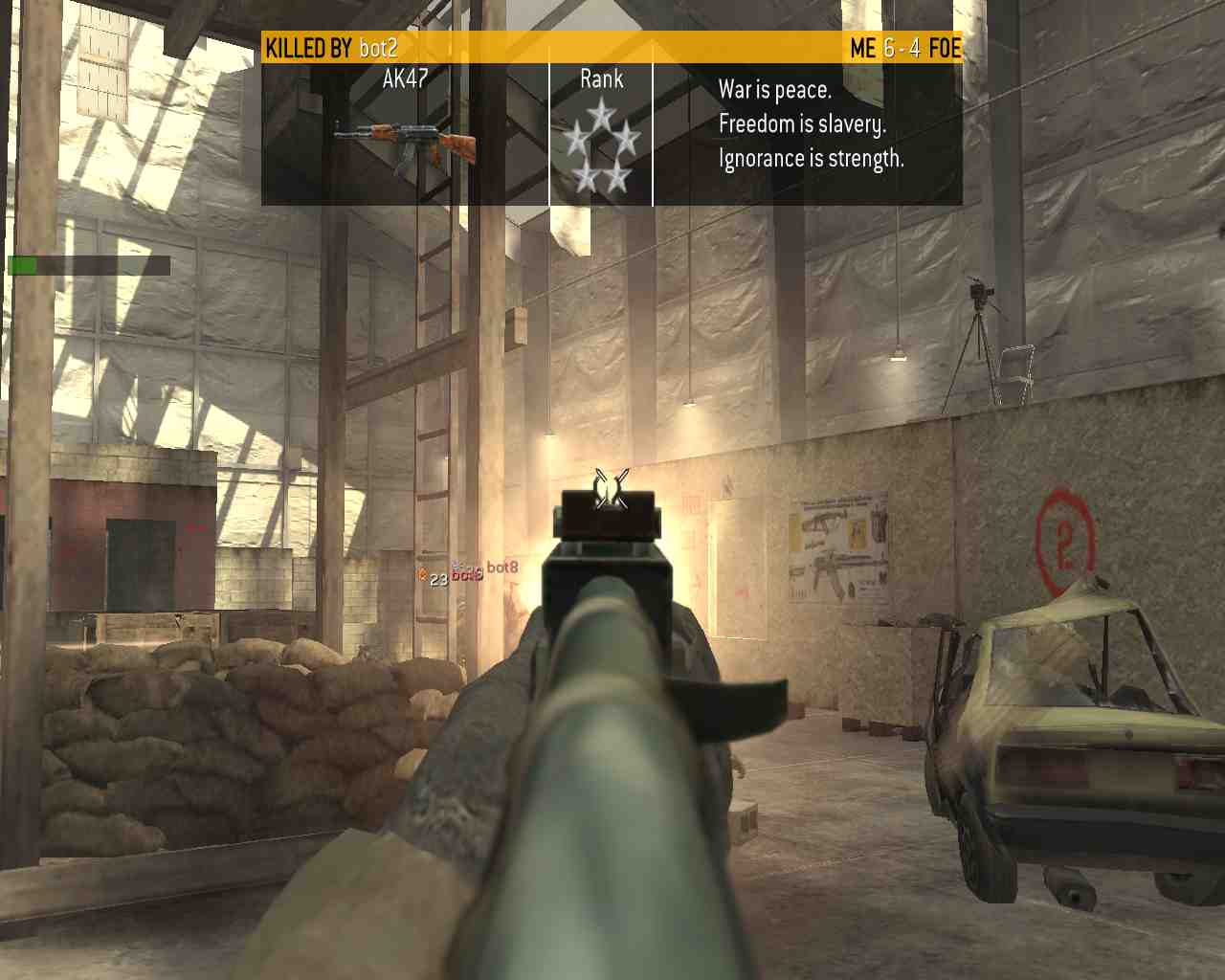Click killer name bot2 in the header
1225x980 pixels.
pyautogui.click(x=378, y=48)
